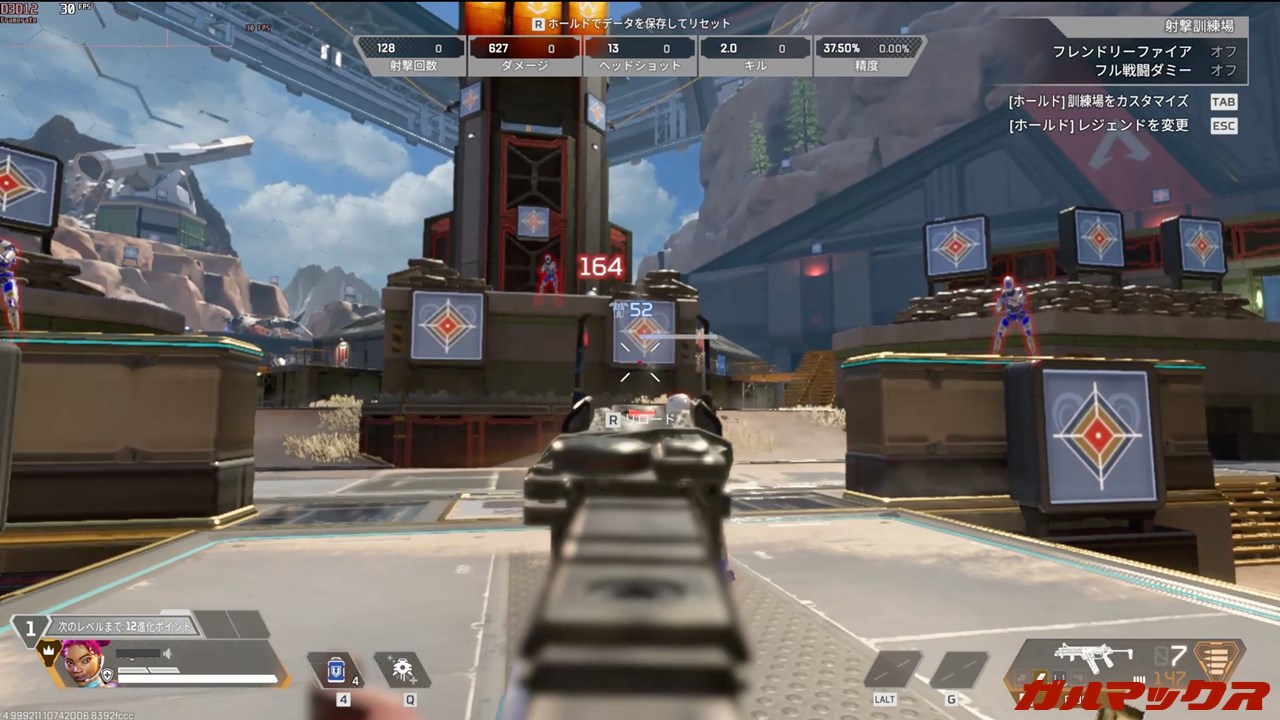Select the shield cell item slot

335,670
